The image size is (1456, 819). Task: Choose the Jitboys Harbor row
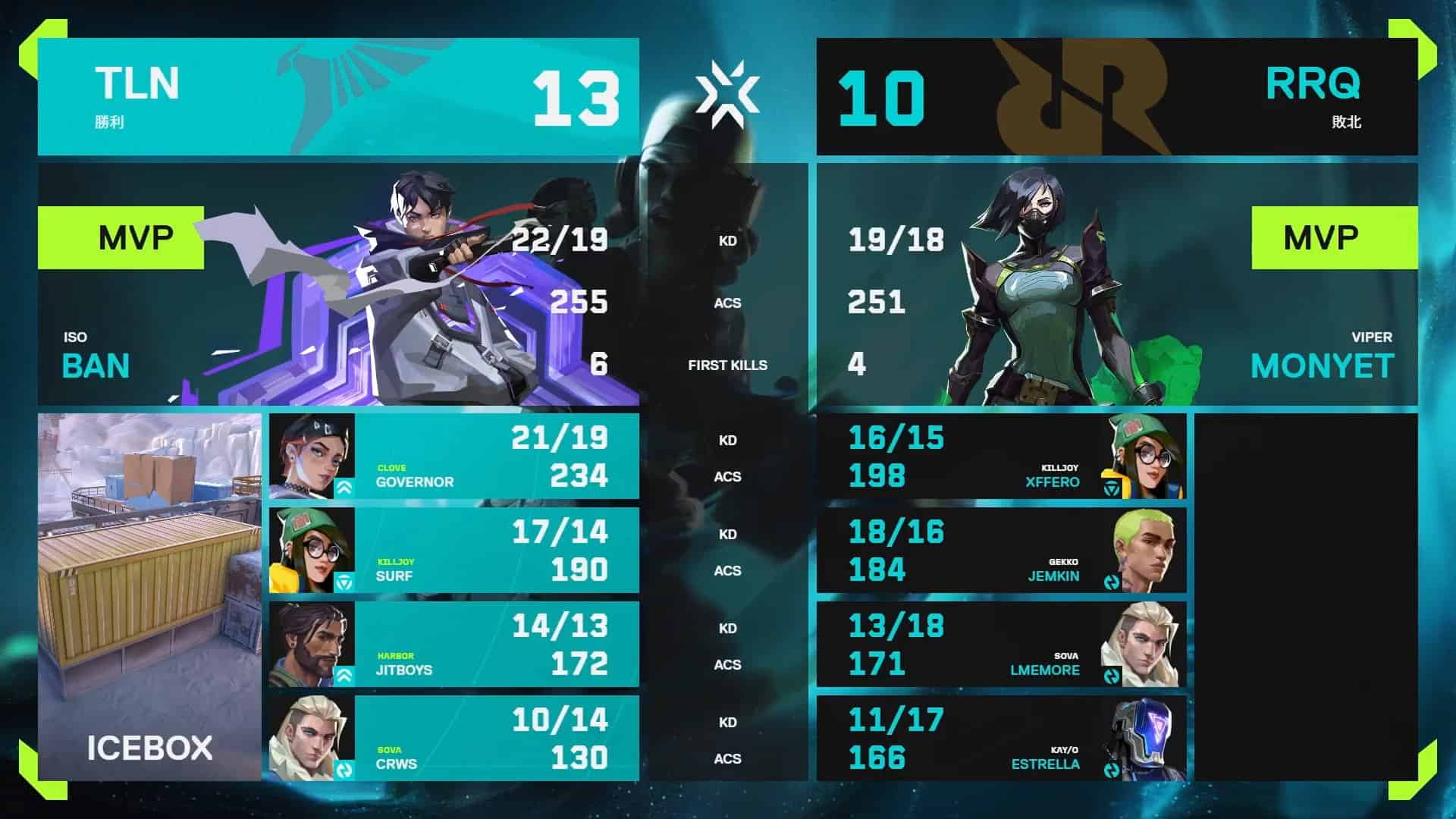(x=453, y=645)
